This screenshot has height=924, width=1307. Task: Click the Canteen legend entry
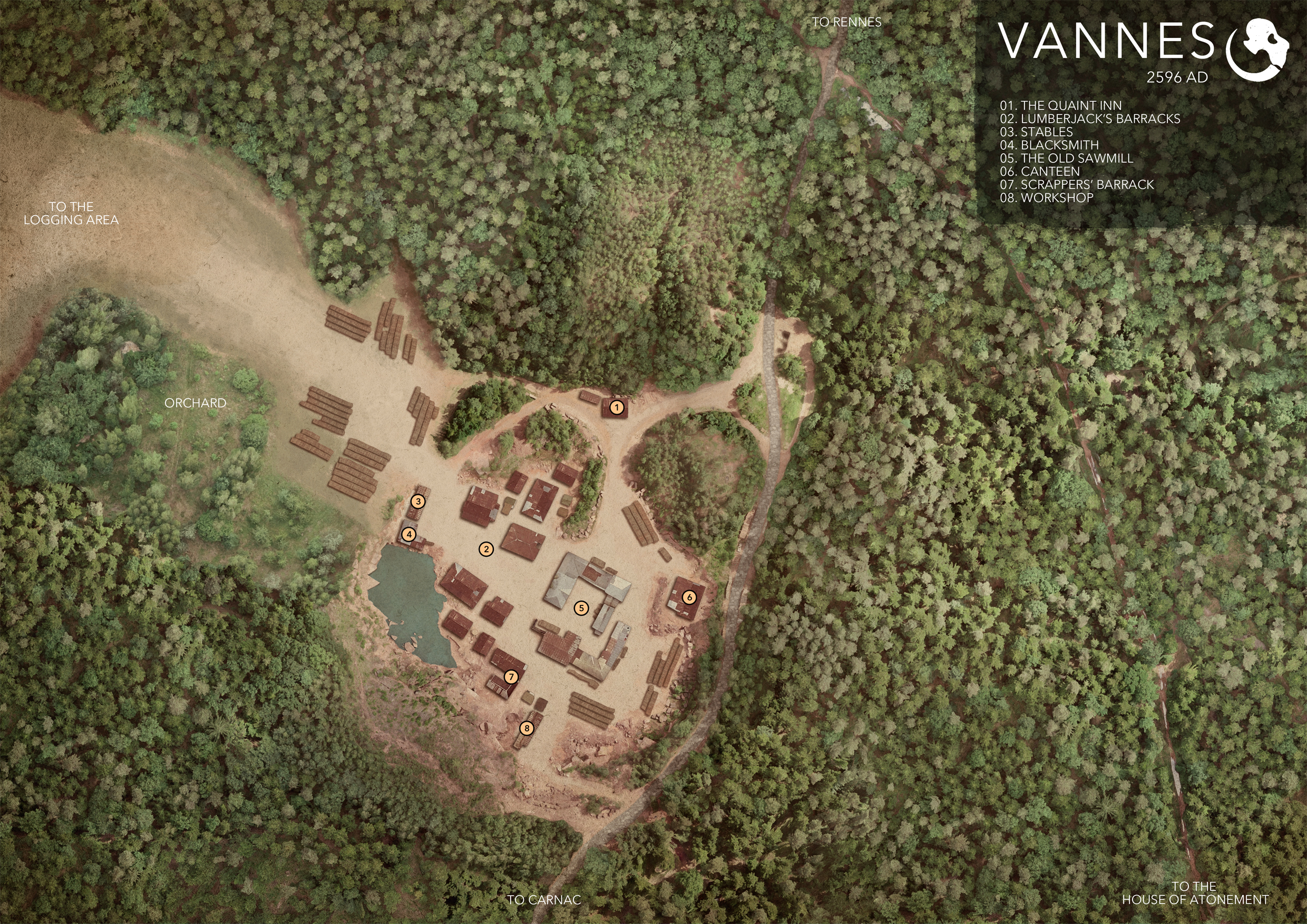tap(1039, 171)
